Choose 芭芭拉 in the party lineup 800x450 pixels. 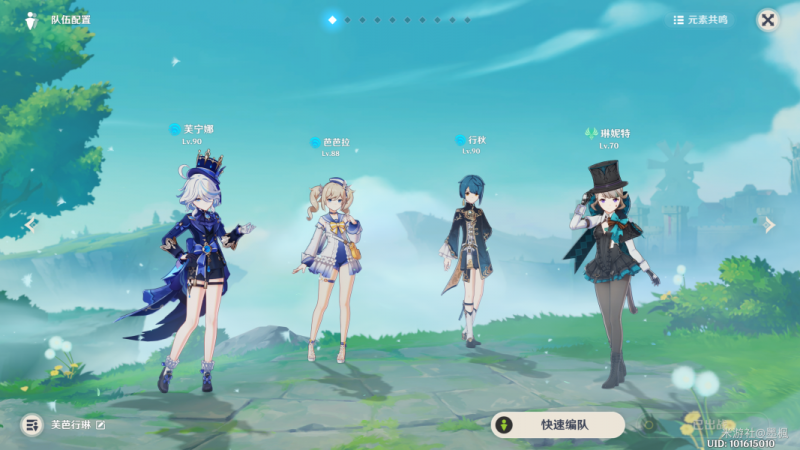click(x=331, y=265)
